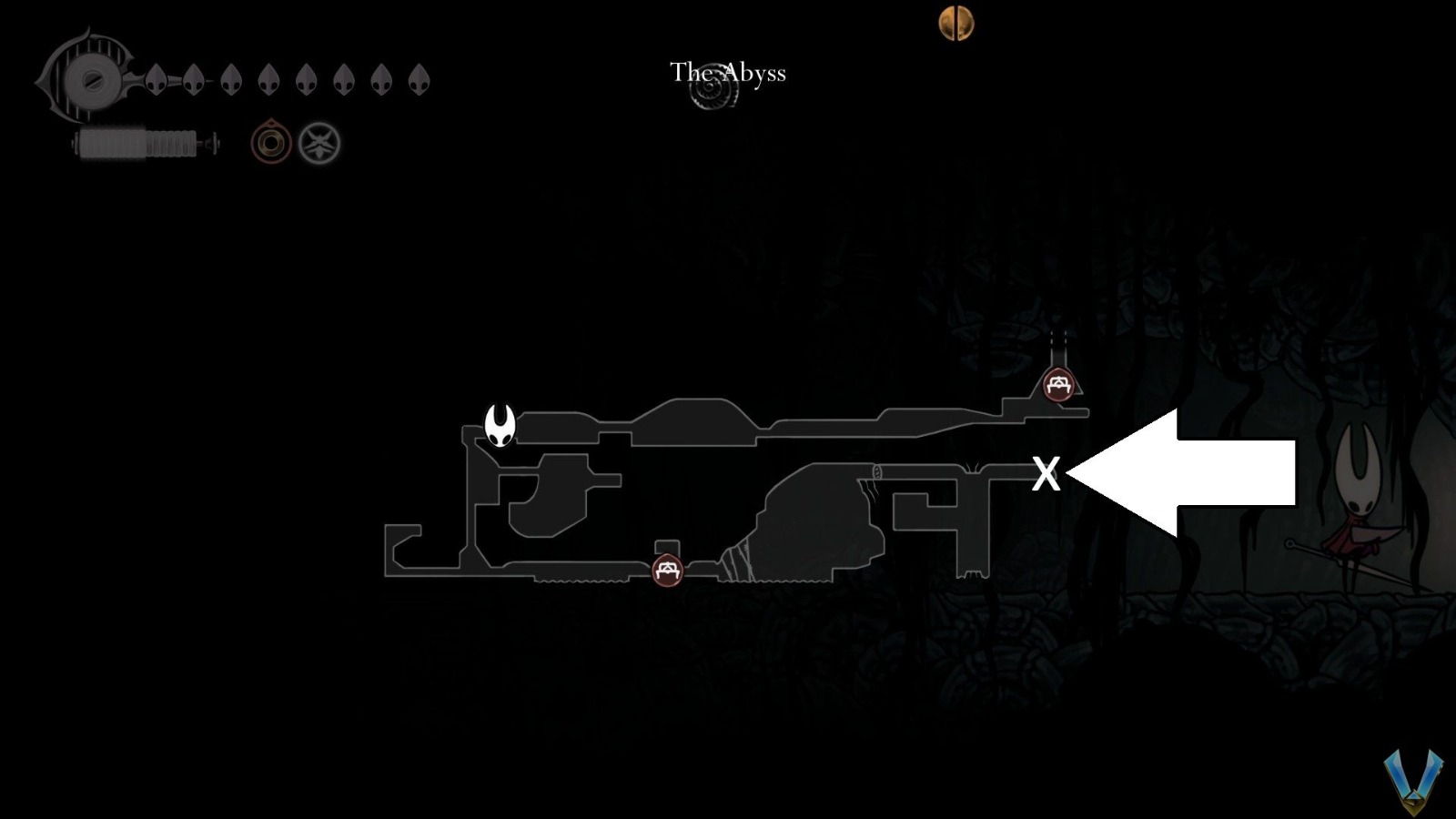Select The Abyss area title
This screenshot has width=1456, height=819.
click(727, 73)
